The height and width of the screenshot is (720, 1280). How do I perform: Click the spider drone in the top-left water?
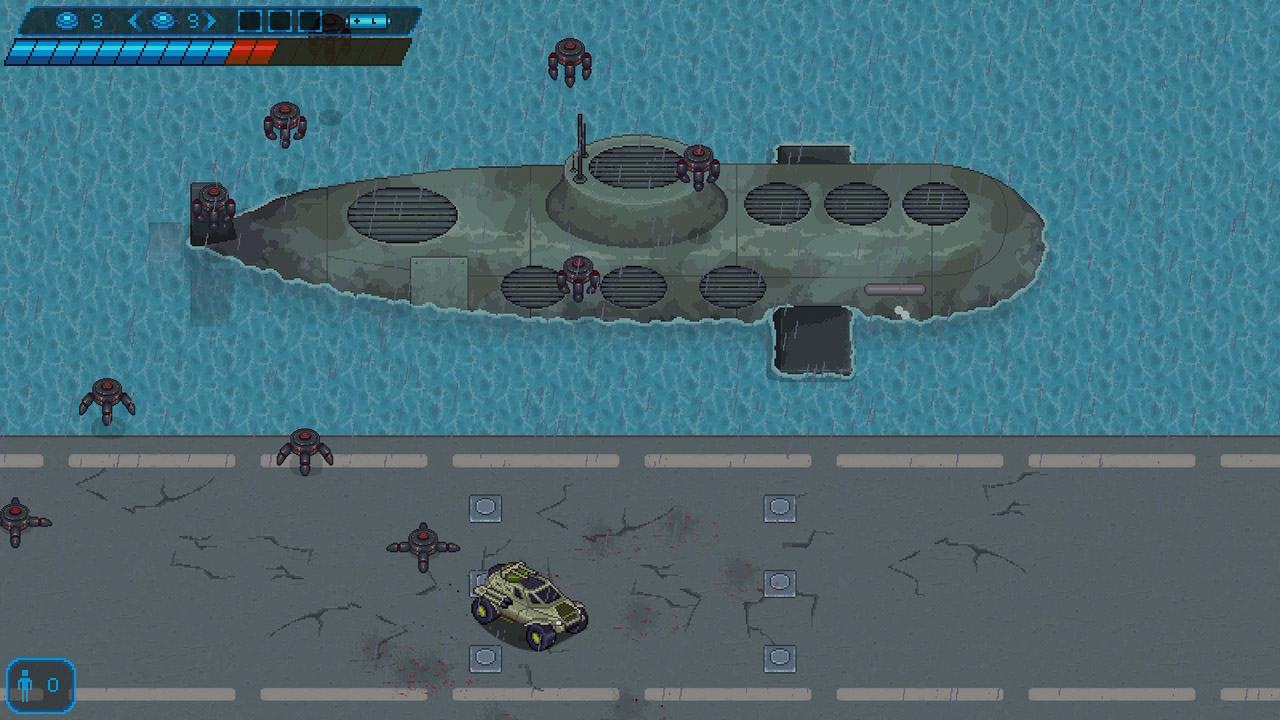[285, 120]
